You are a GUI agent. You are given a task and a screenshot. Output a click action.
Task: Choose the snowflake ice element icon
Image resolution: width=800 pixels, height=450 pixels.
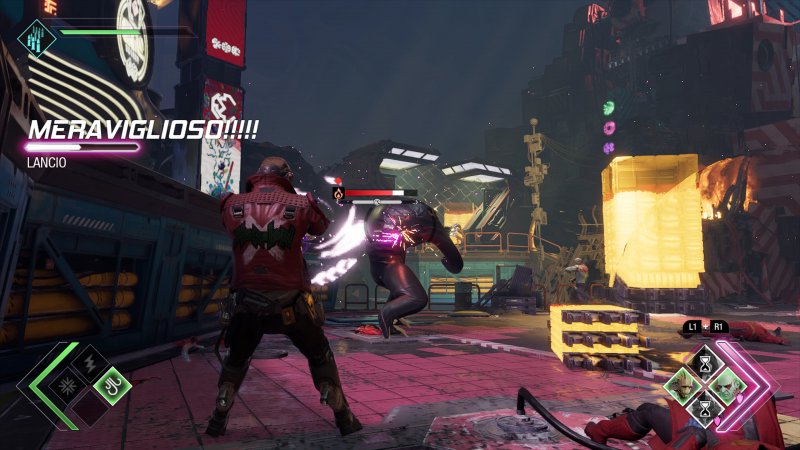tap(69, 386)
